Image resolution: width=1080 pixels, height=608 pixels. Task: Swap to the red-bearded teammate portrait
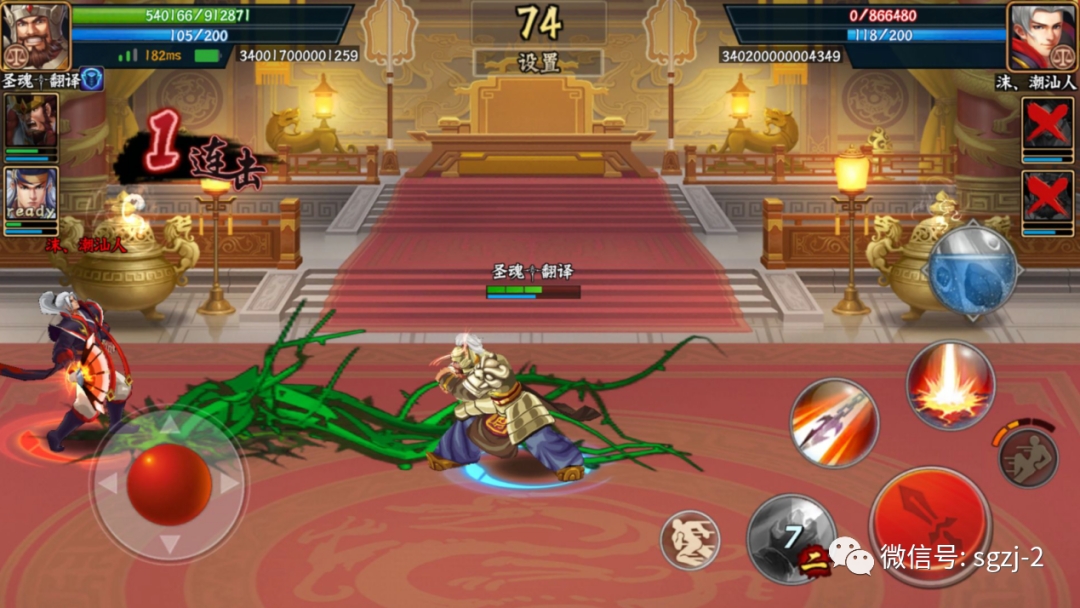click(x=31, y=126)
